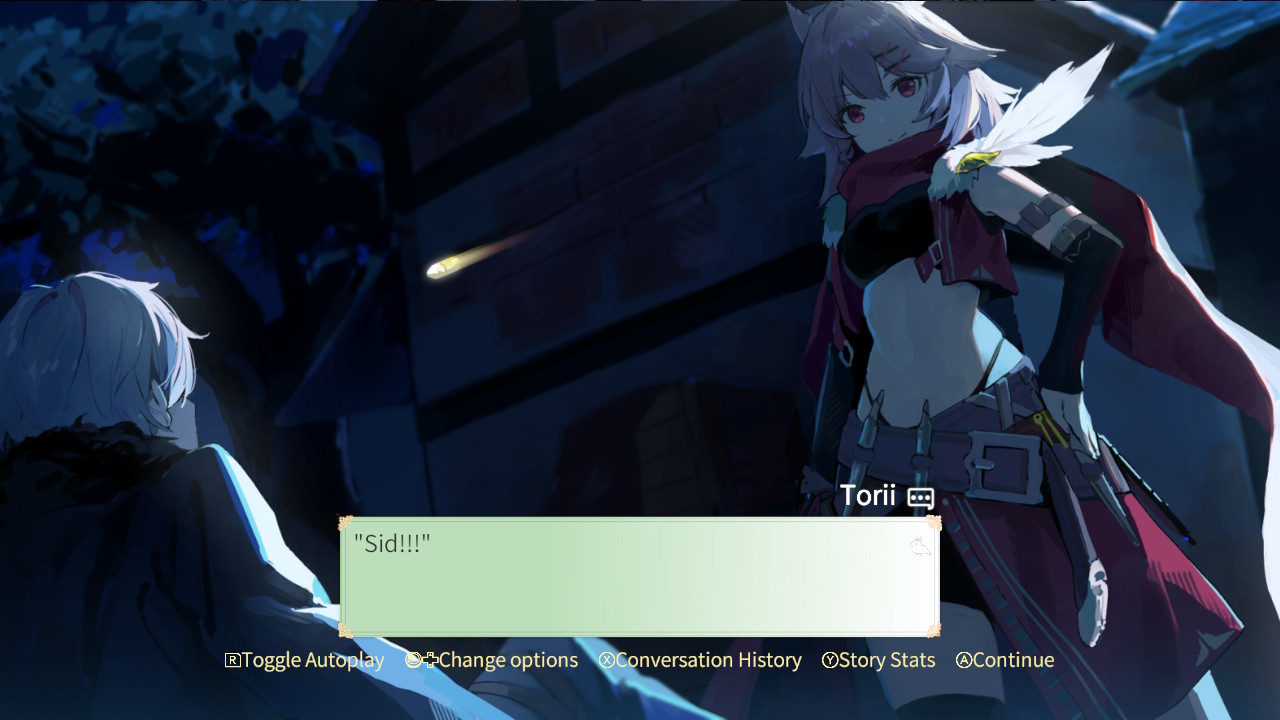Click the speech bubble icon beside Torii's name
1280x720 pixels.
(x=920, y=497)
